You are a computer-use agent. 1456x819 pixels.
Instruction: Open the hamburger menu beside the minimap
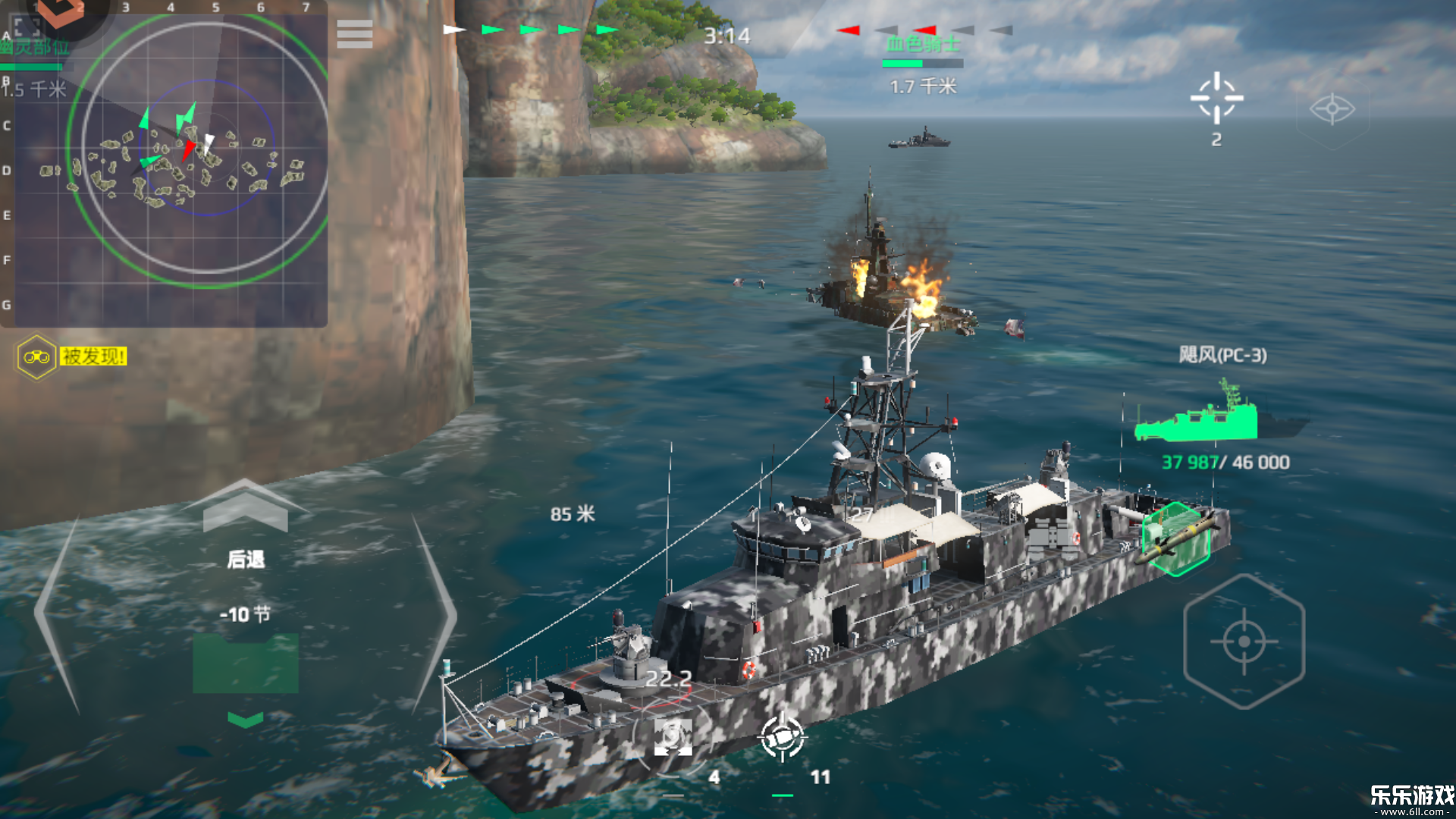(354, 34)
